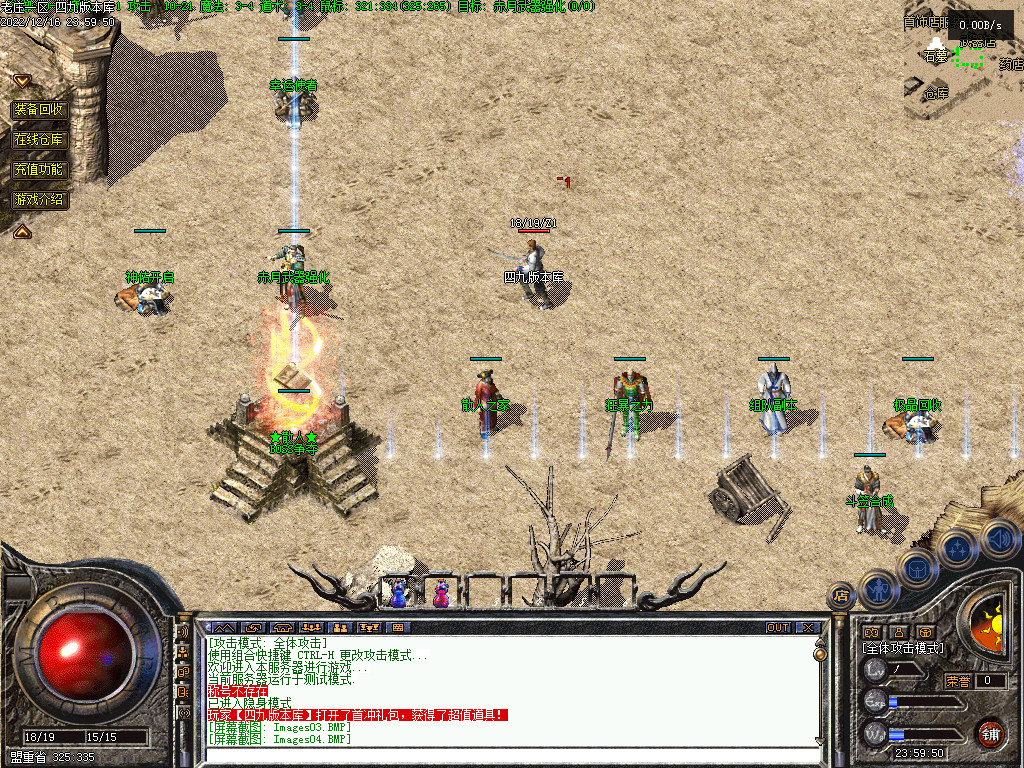Use the red potion in the quick belt
This screenshot has height=768, width=1024.
pyautogui.click(x=441, y=593)
